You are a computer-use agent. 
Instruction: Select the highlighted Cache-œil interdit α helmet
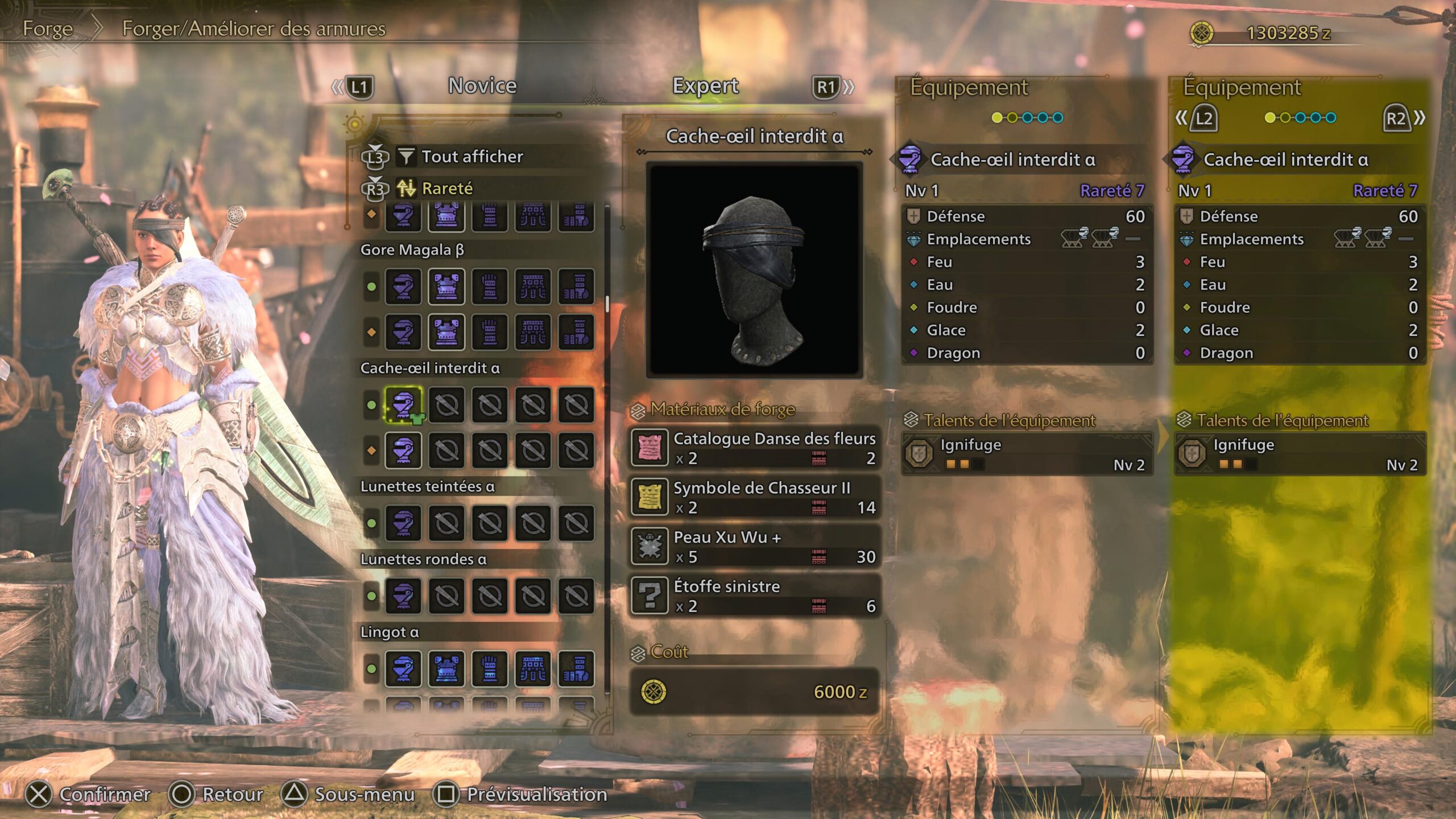click(x=403, y=405)
